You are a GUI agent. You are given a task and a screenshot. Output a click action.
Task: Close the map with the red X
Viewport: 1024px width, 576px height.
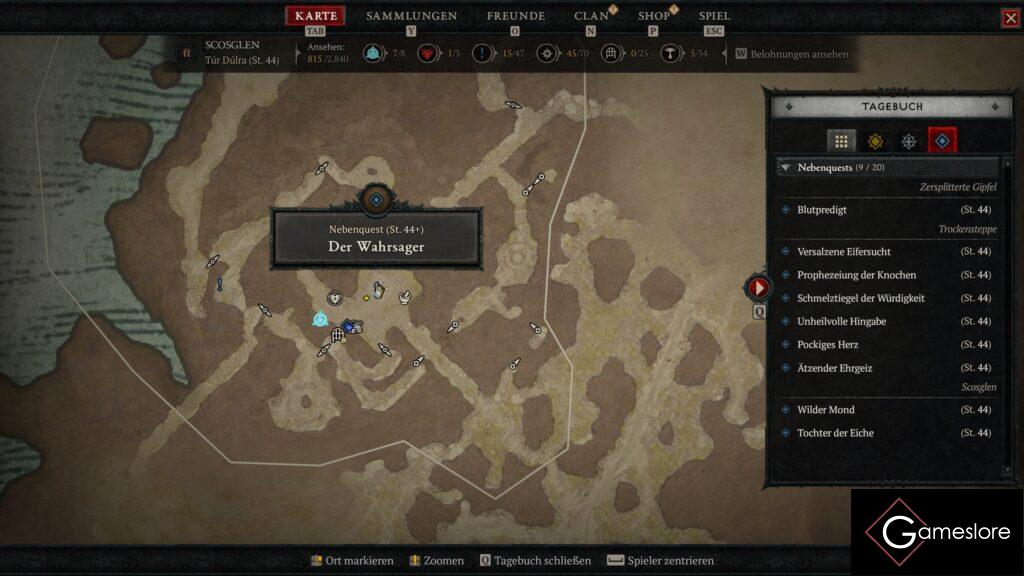pyautogui.click(x=1010, y=18)
